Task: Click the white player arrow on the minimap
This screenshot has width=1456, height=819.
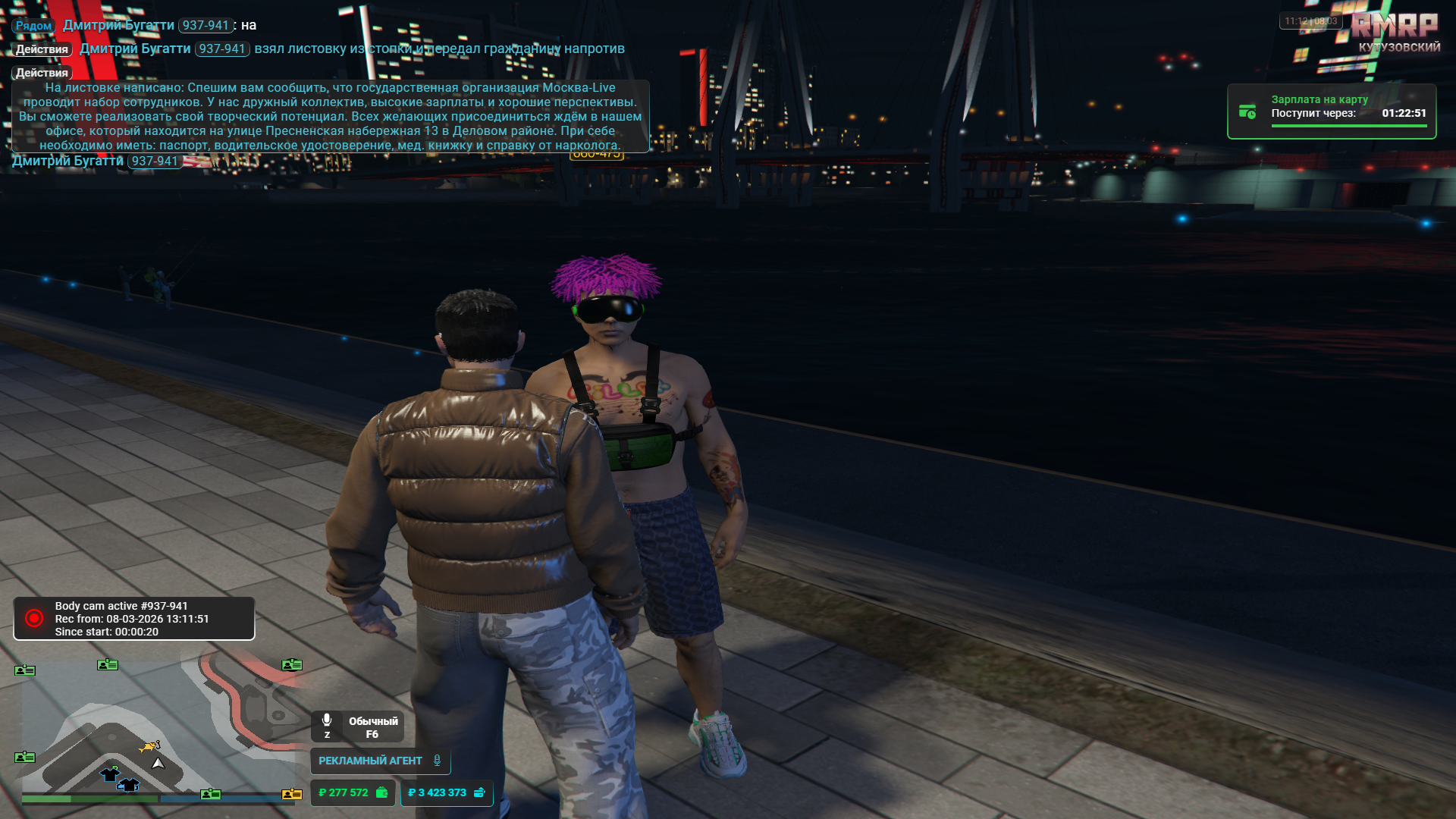Action: [158, 764]
